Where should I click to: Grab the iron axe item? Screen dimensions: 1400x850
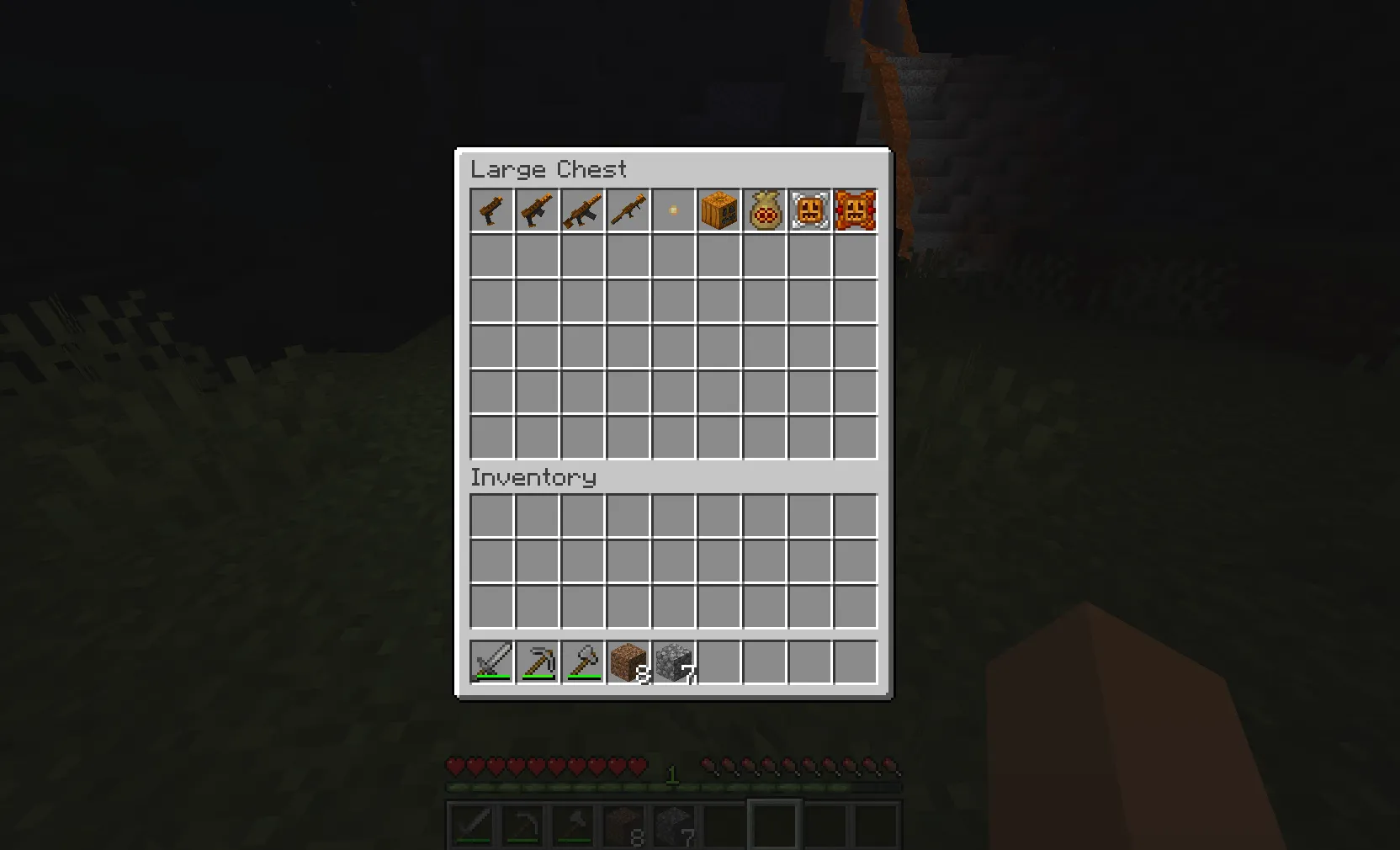coord(582,662)
